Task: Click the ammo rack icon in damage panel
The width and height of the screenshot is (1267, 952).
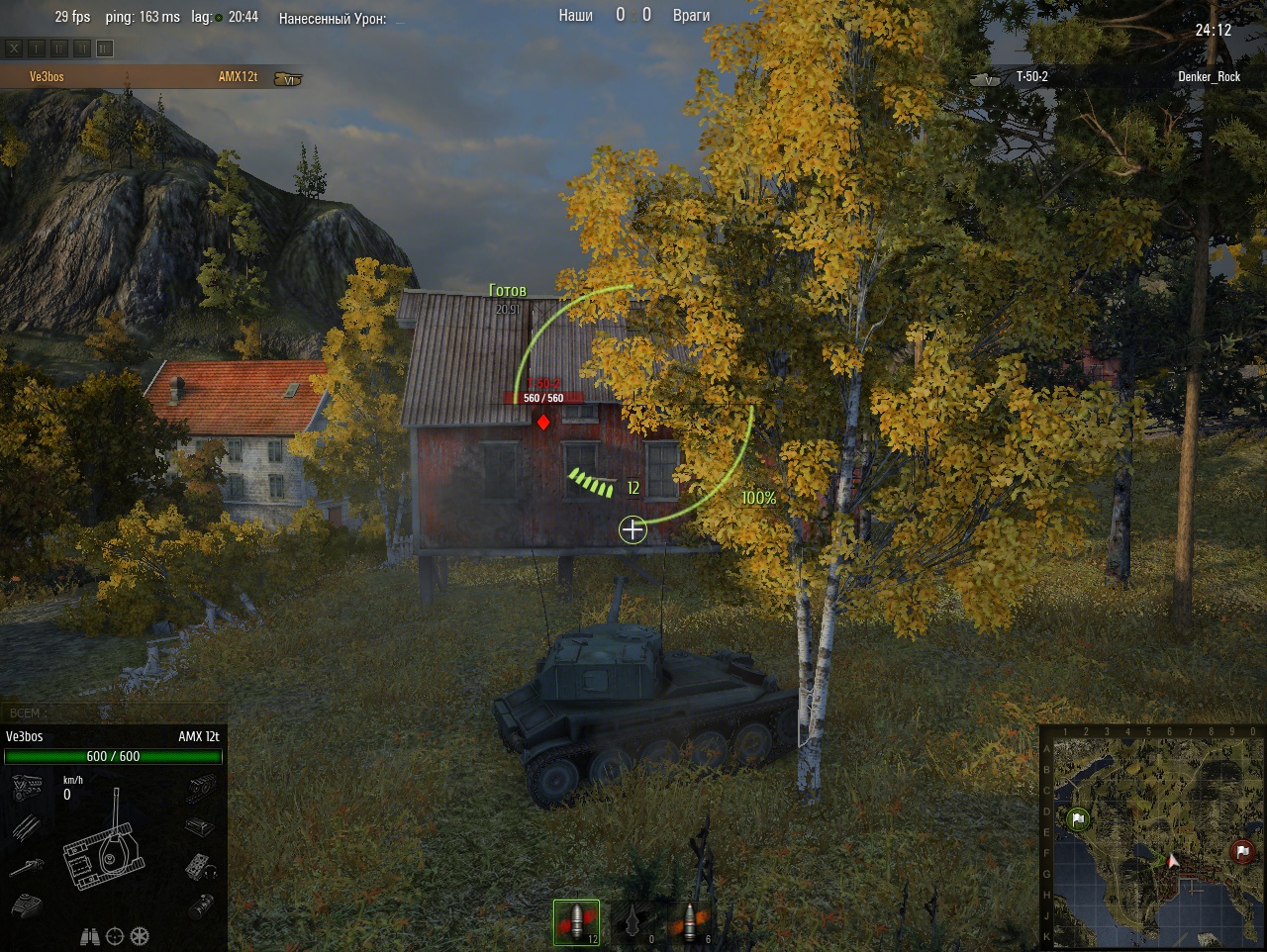Action: click(x=27, y=826)
